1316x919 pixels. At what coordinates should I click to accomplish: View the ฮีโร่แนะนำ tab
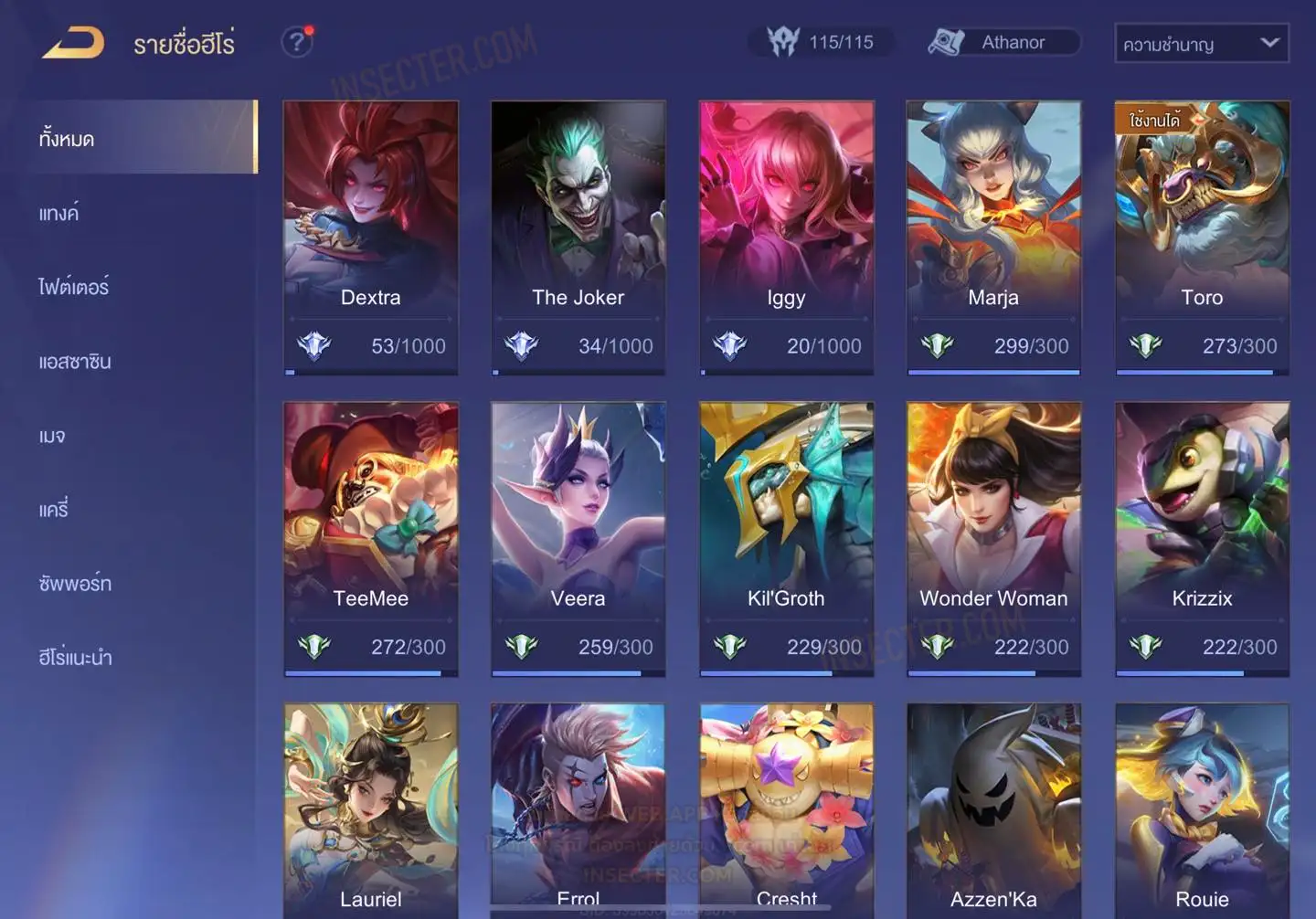pos(75,657)
